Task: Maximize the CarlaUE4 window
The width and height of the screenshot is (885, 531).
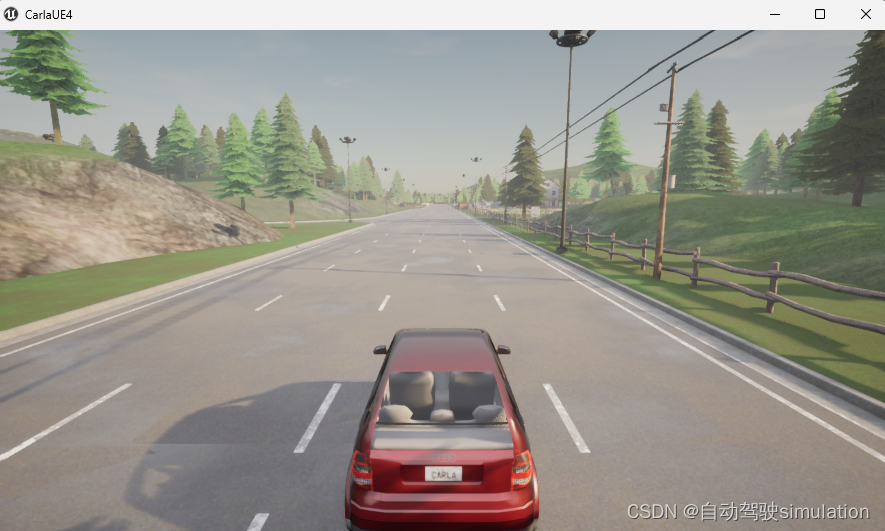Action: (820, 14)
